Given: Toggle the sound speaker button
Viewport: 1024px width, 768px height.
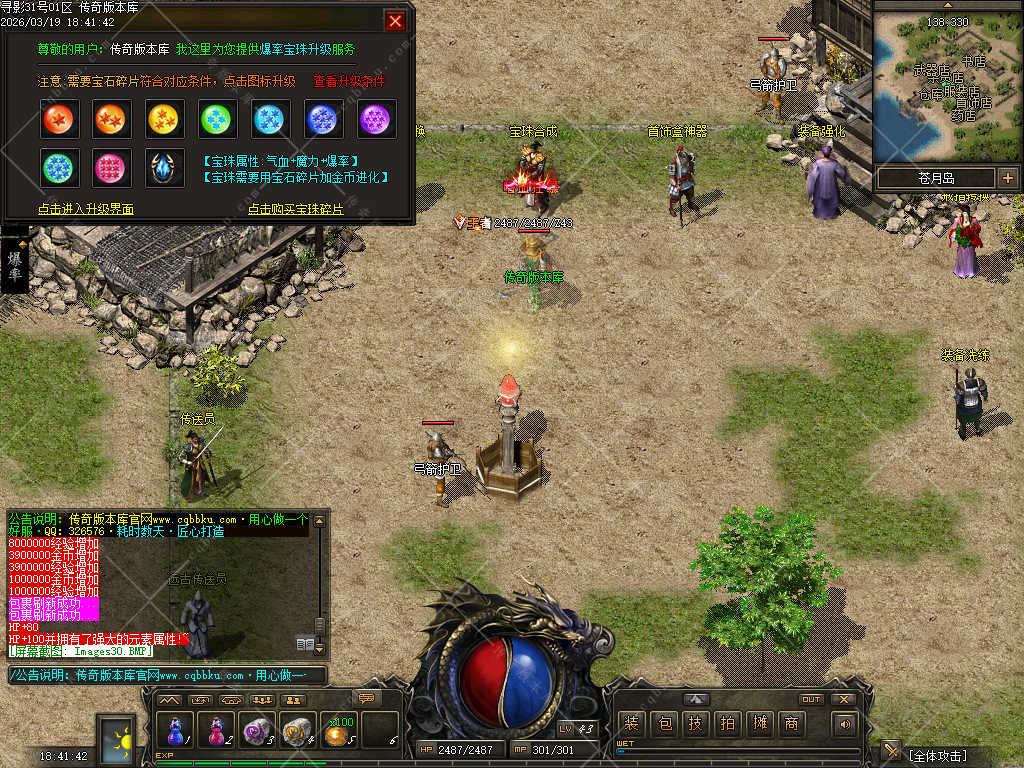Looking at the screenshot, I should coord(846,723).
